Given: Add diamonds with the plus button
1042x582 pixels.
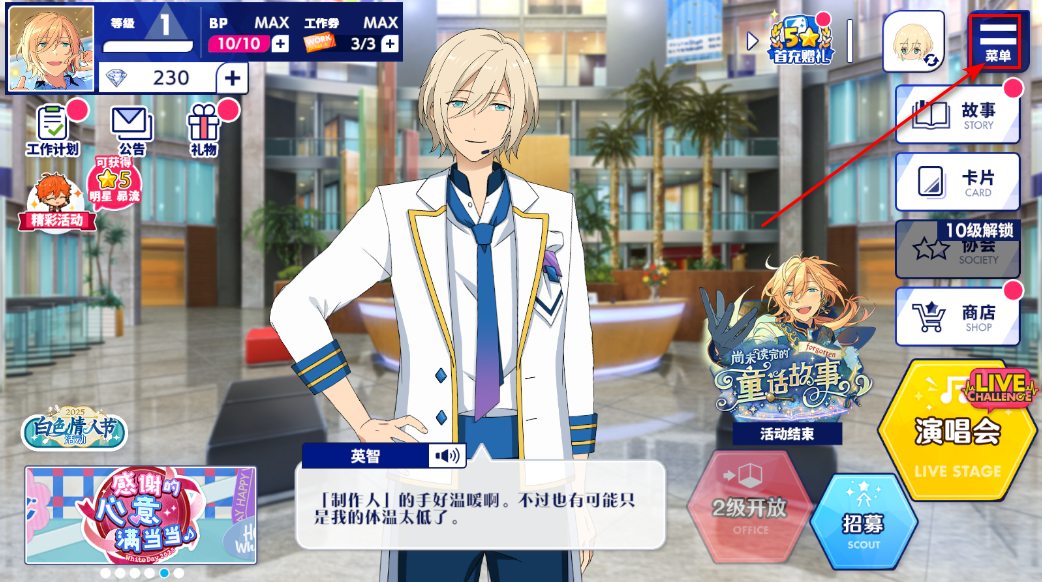Looking at the screenshot, I should [x=233, y=78].
